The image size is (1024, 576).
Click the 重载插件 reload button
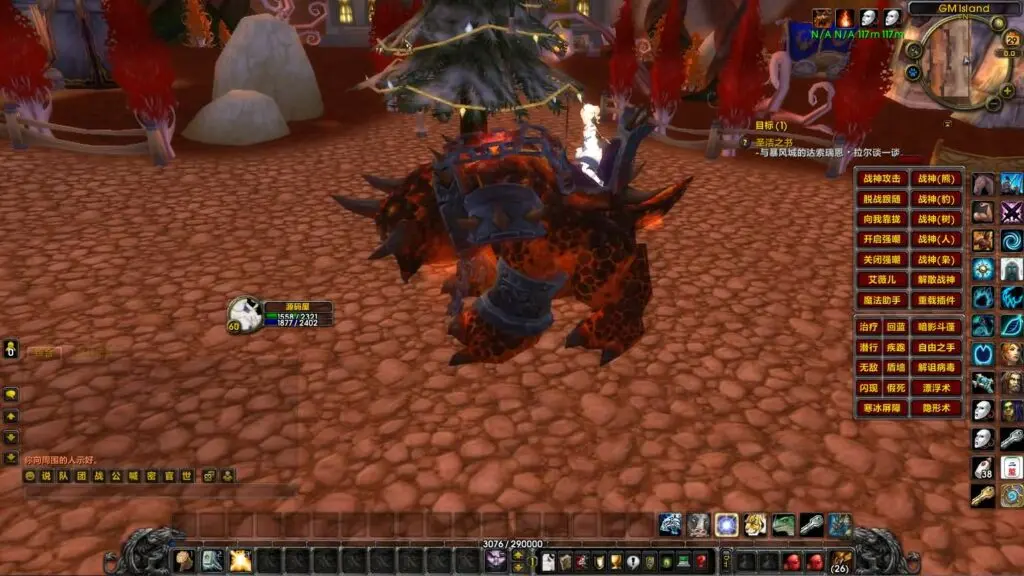point(938,300)
